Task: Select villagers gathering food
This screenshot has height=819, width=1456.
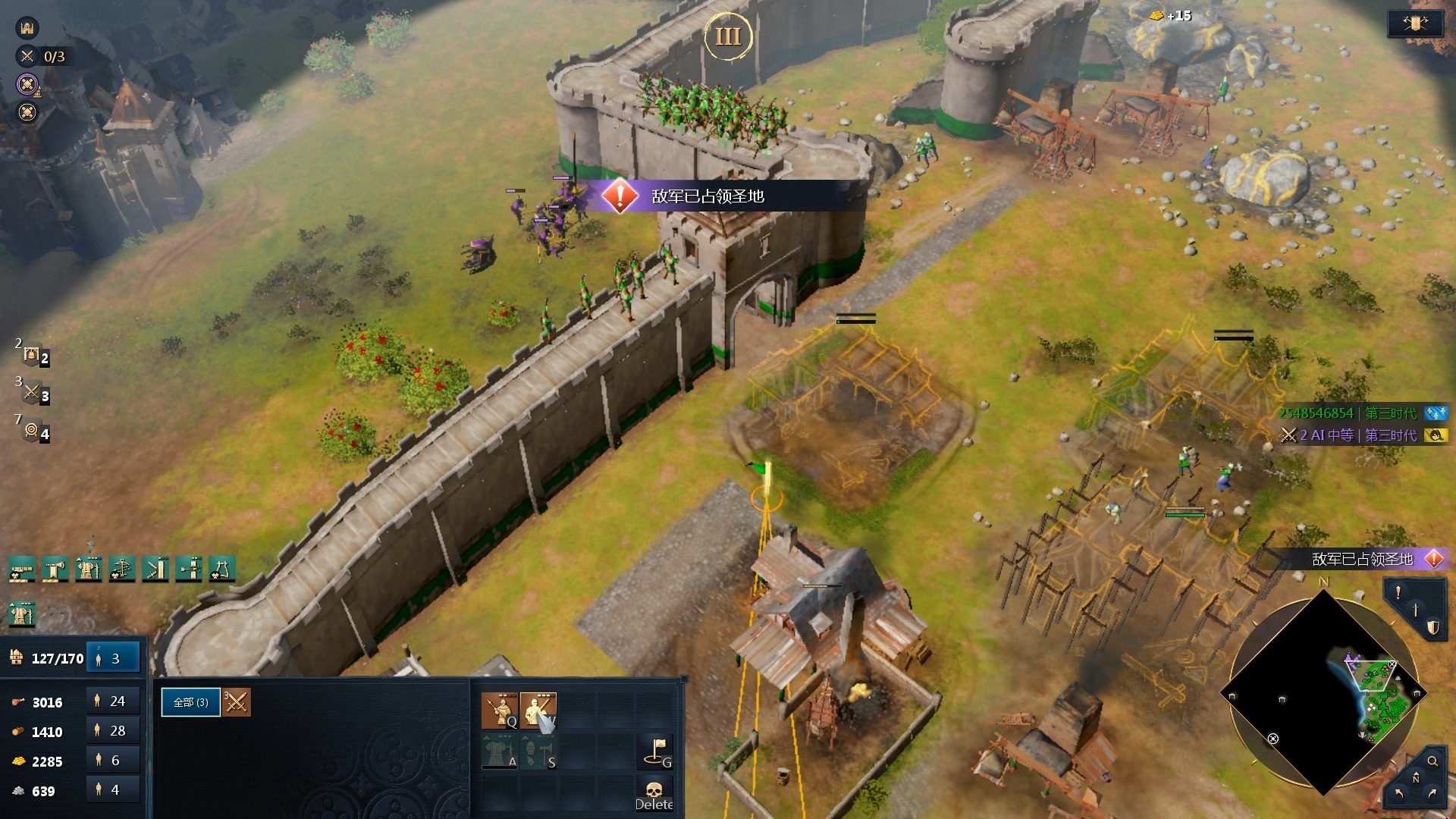Action: [113, 701]
